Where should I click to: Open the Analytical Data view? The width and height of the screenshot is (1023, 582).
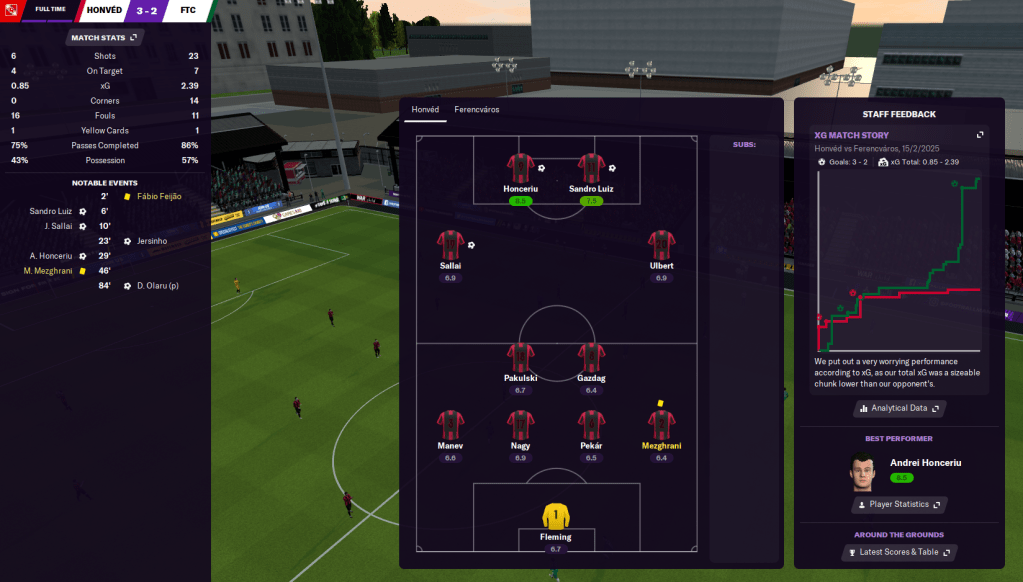(x=899, y=408)
